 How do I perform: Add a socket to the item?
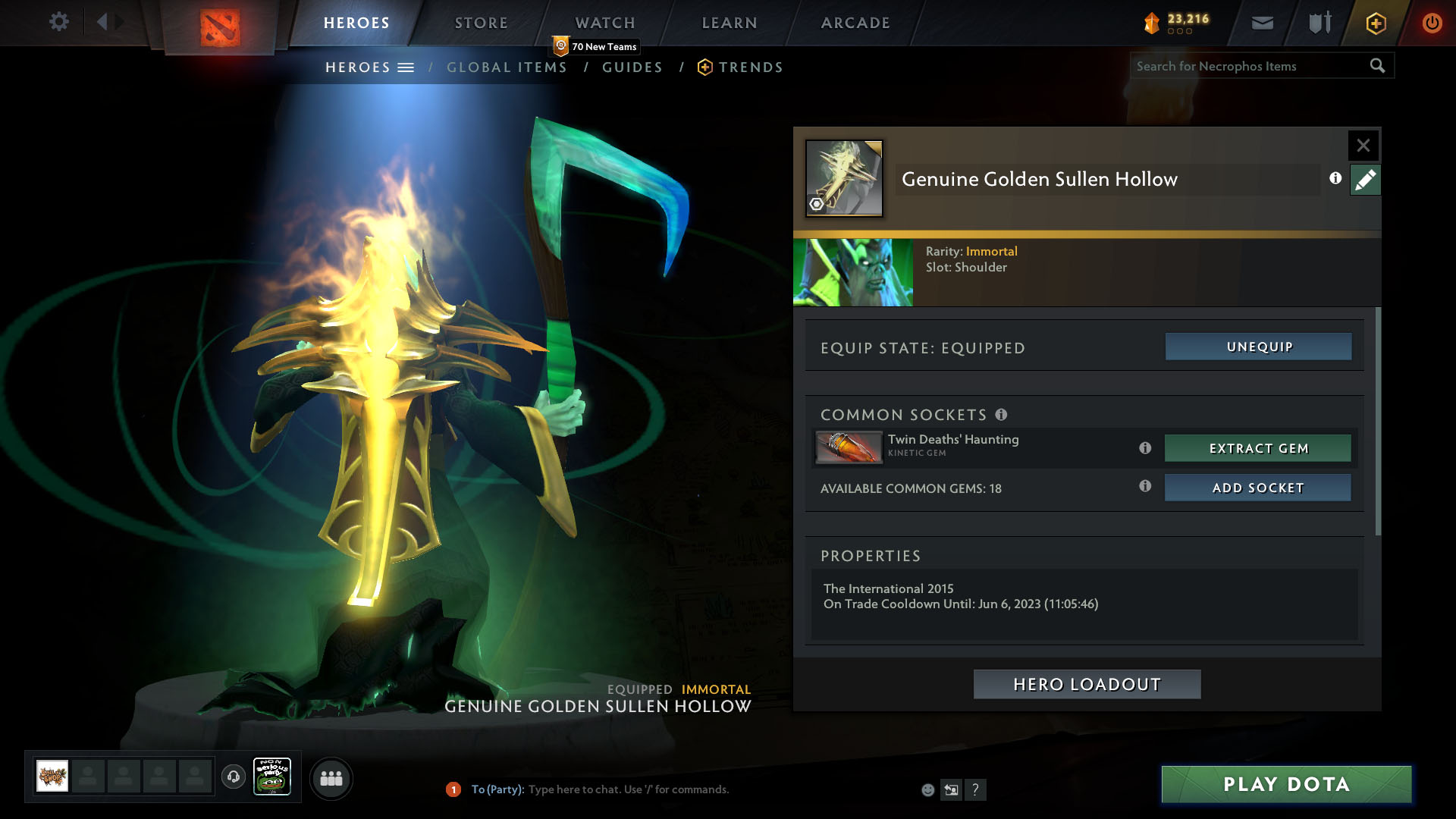1257,488
